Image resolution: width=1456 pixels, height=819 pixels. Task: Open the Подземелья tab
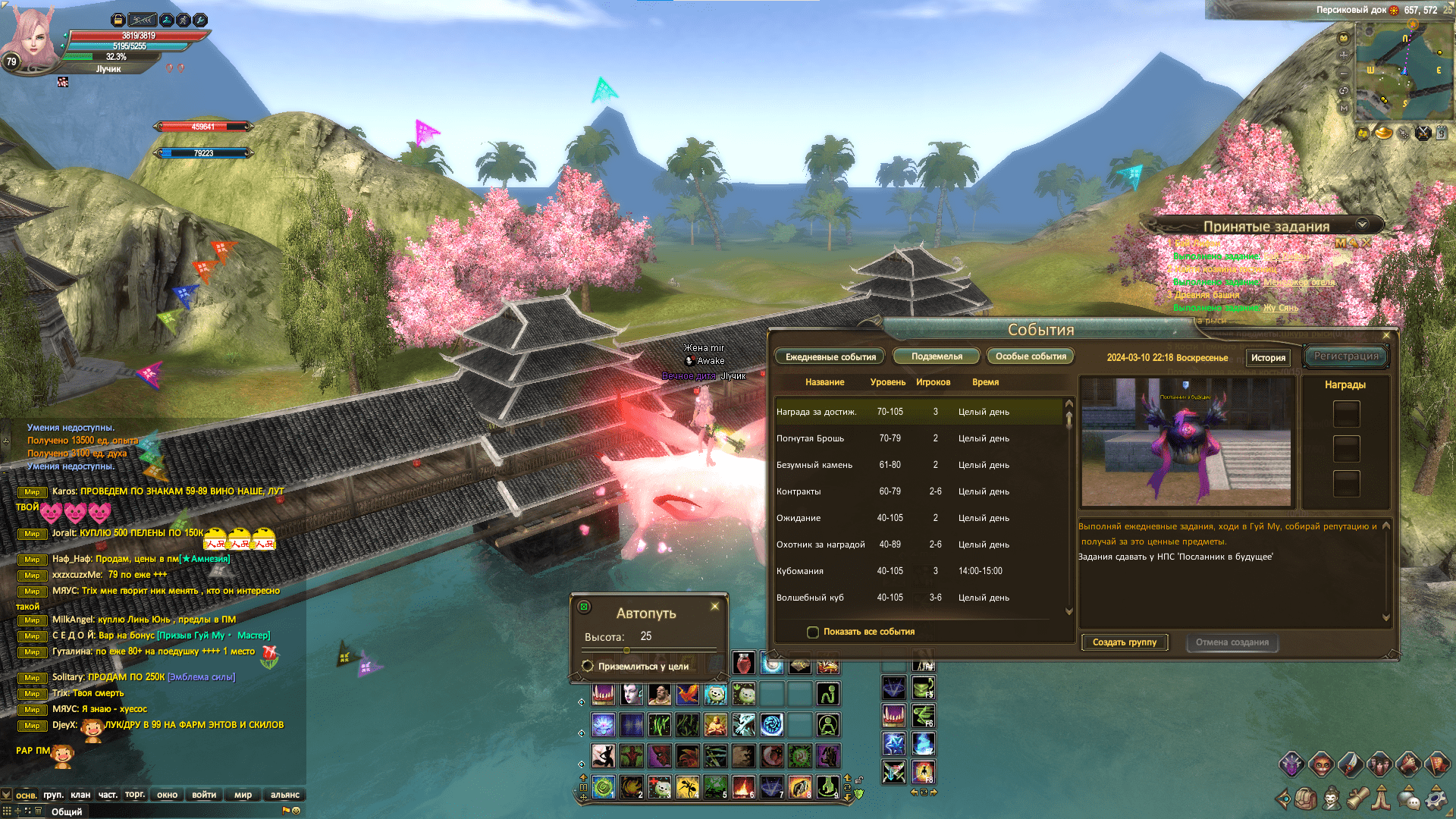tap(937, 356)
